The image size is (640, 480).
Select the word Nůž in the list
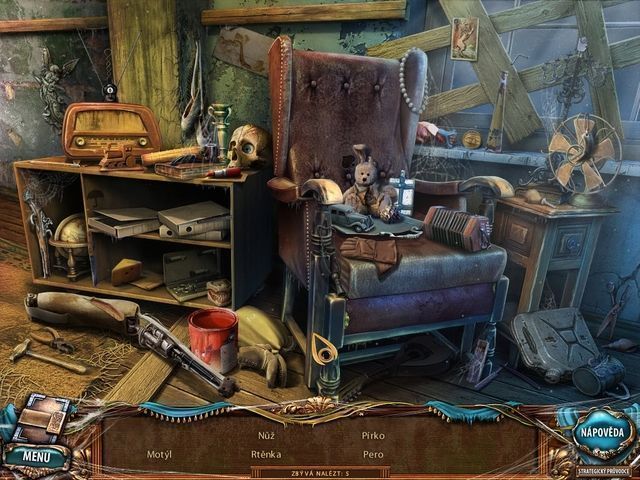pyautogui.click(x=265, y=435)
